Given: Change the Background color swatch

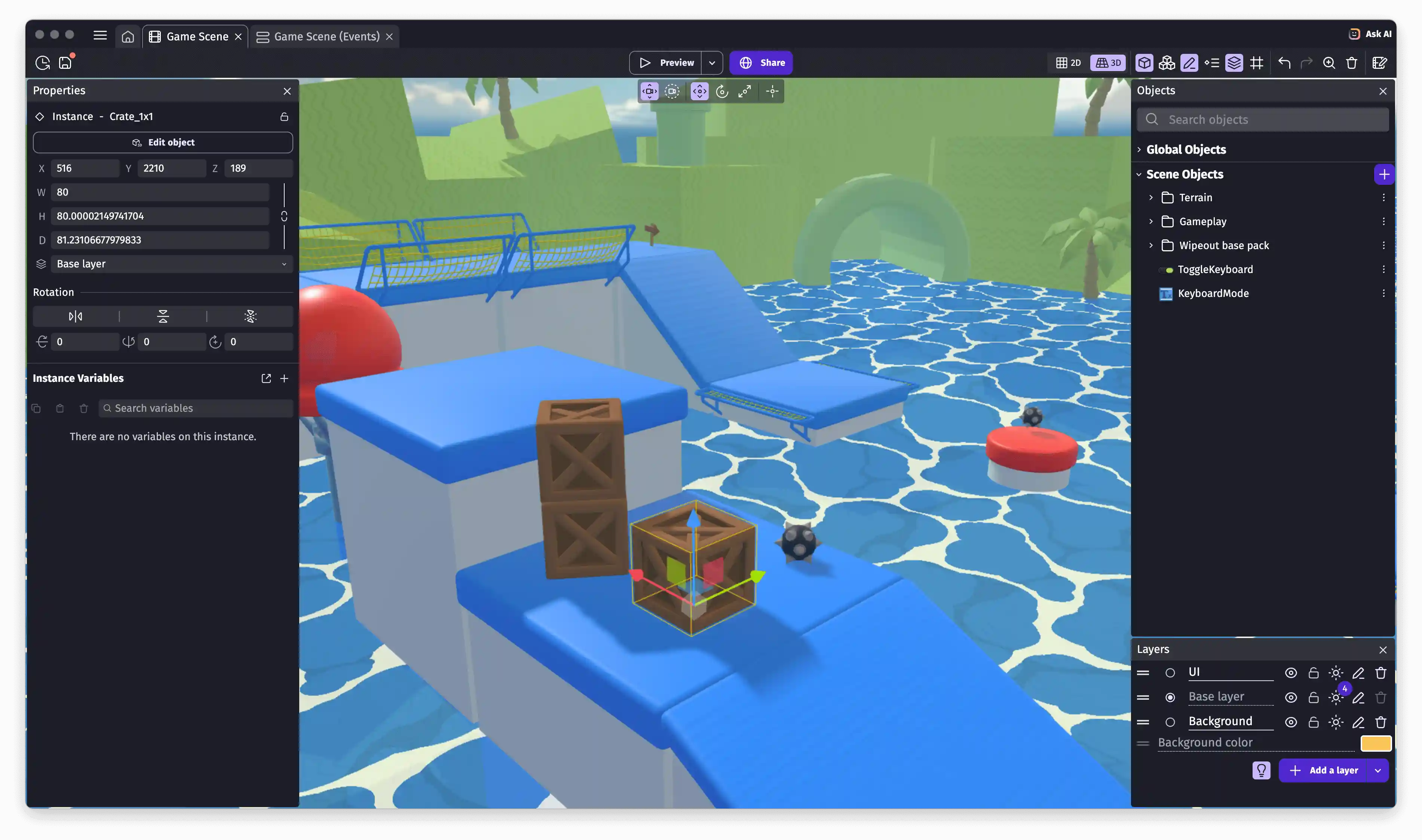Looking at the screenshot, I should tap(1376, 743).
